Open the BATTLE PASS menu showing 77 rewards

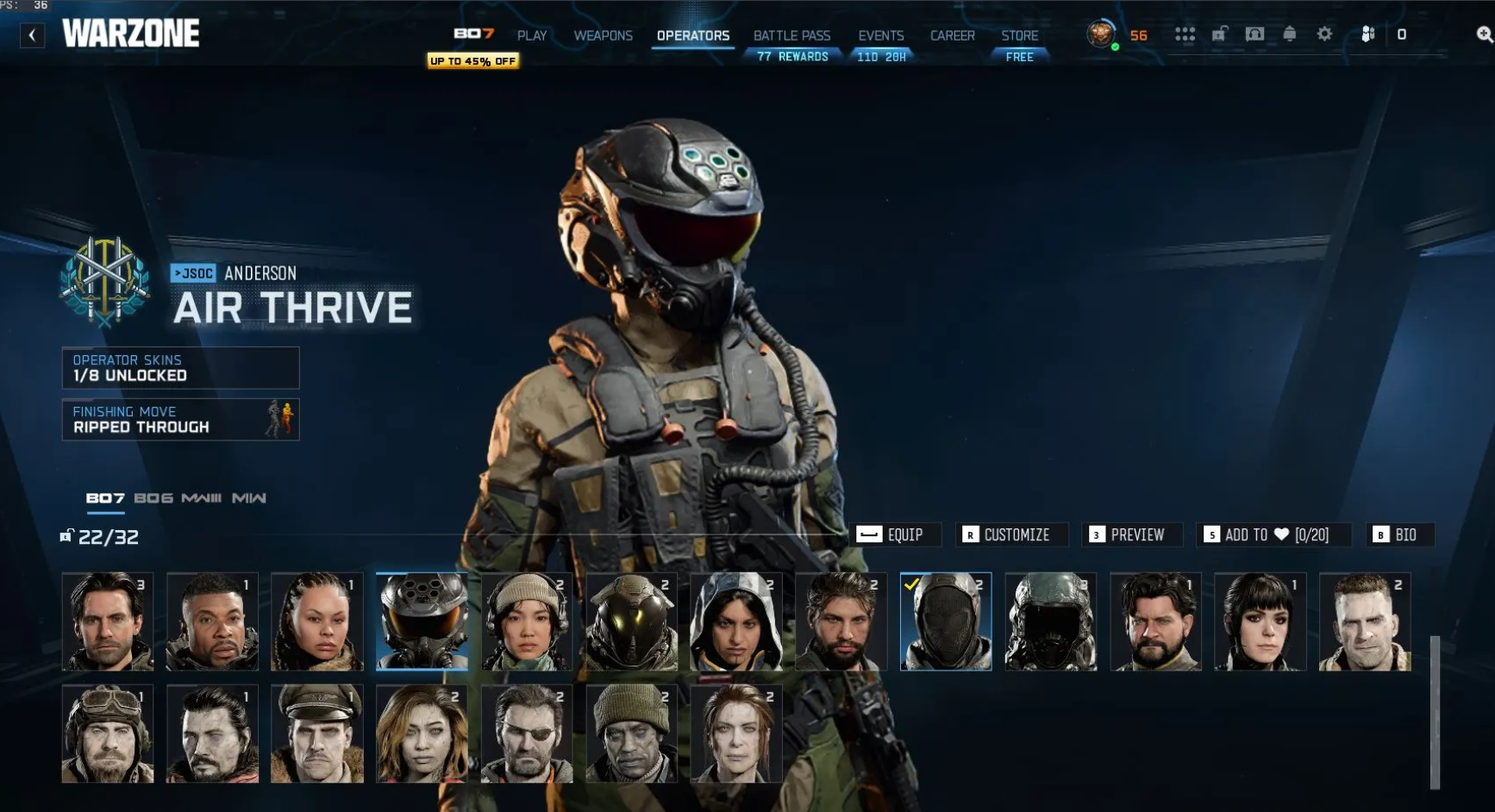[x=791, y=36]
